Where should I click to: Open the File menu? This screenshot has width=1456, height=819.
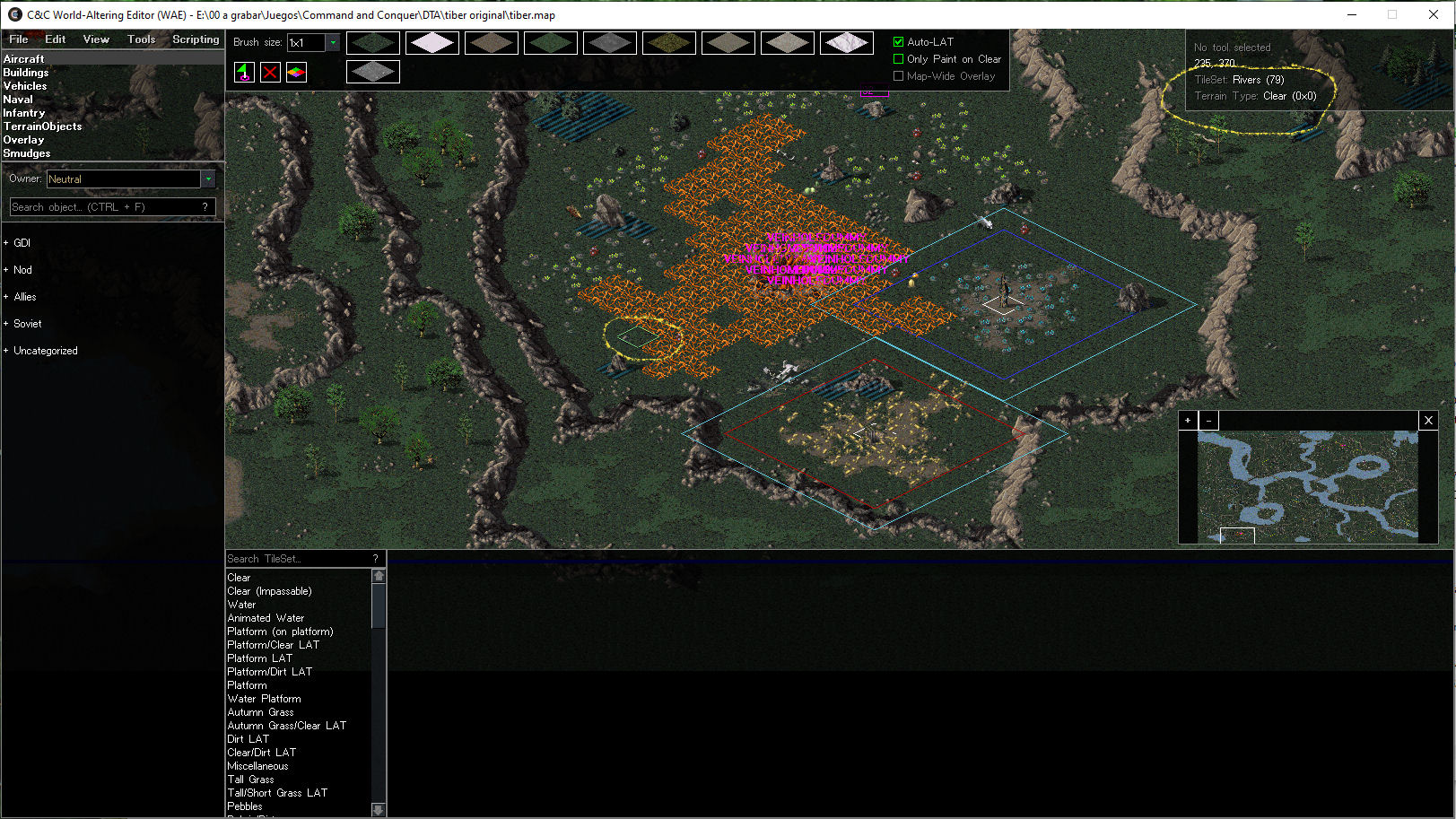[19, 39]
